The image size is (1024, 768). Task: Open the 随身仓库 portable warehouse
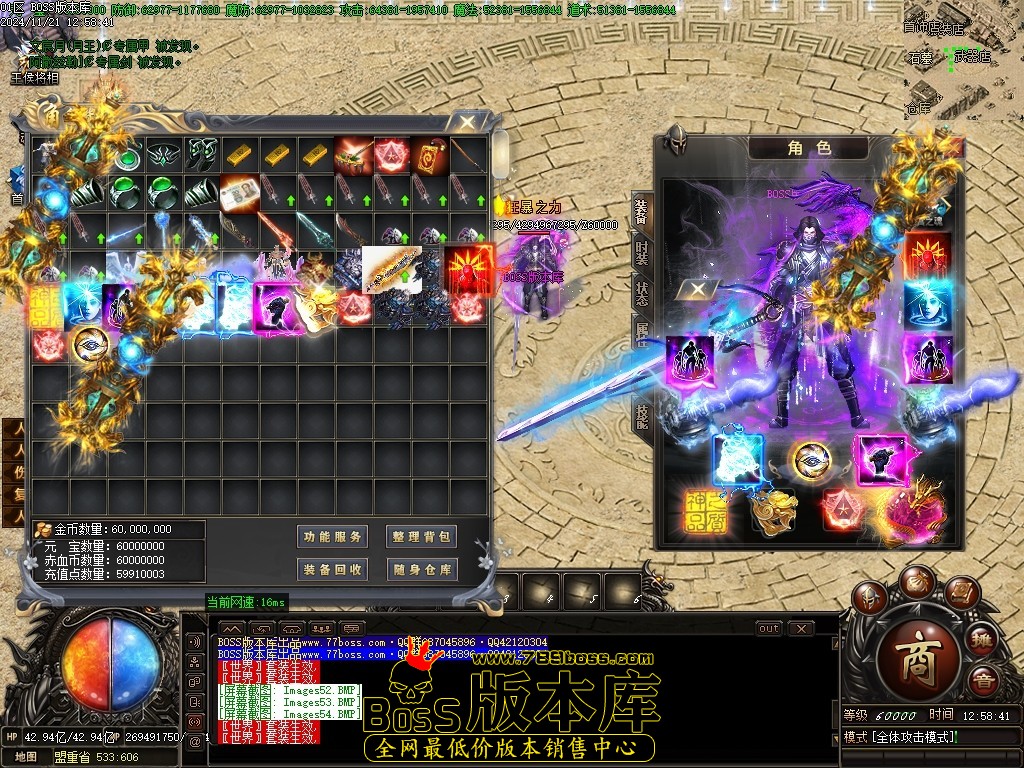pos(422,570)
